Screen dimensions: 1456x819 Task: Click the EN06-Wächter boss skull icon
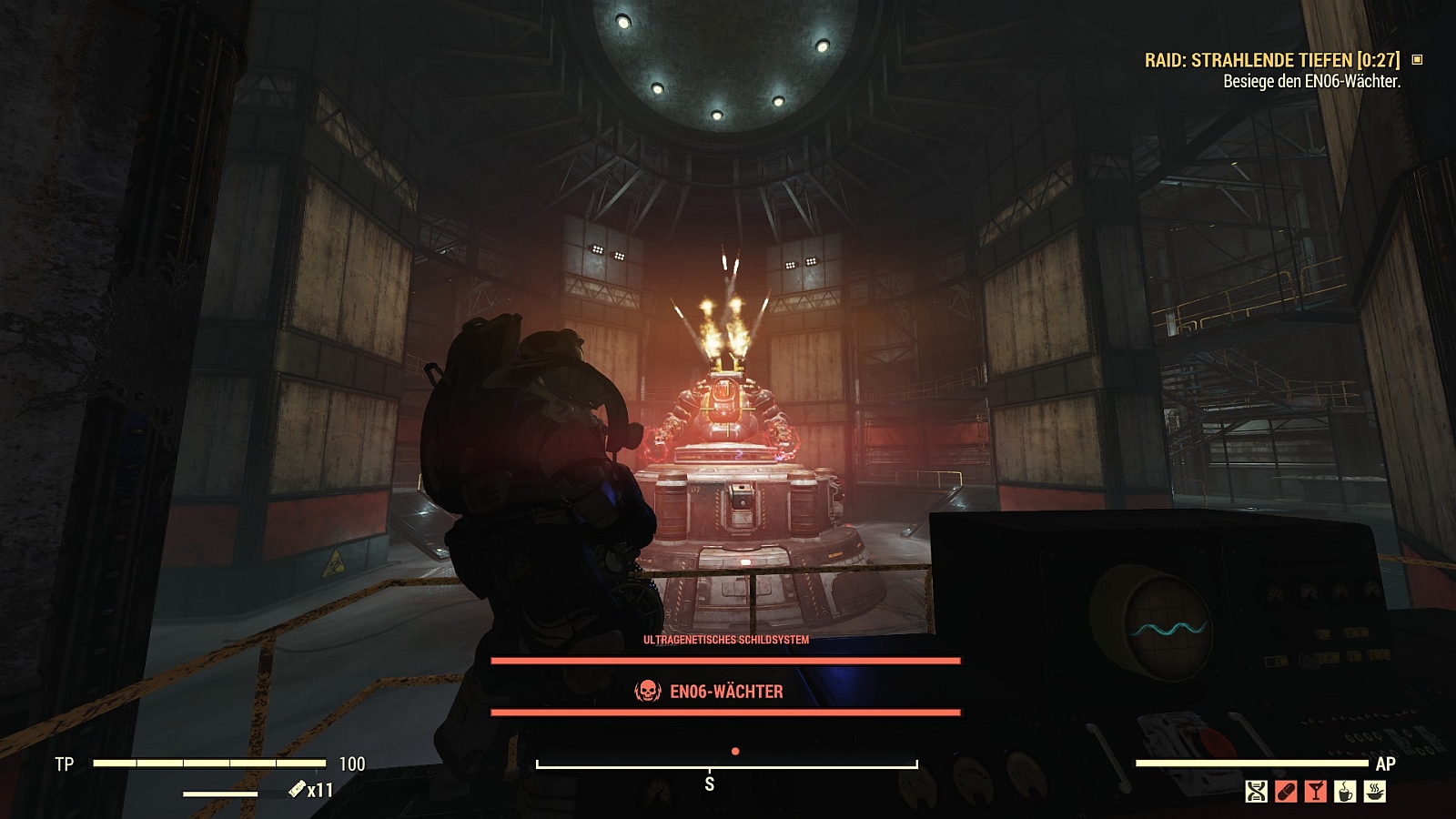647,692
